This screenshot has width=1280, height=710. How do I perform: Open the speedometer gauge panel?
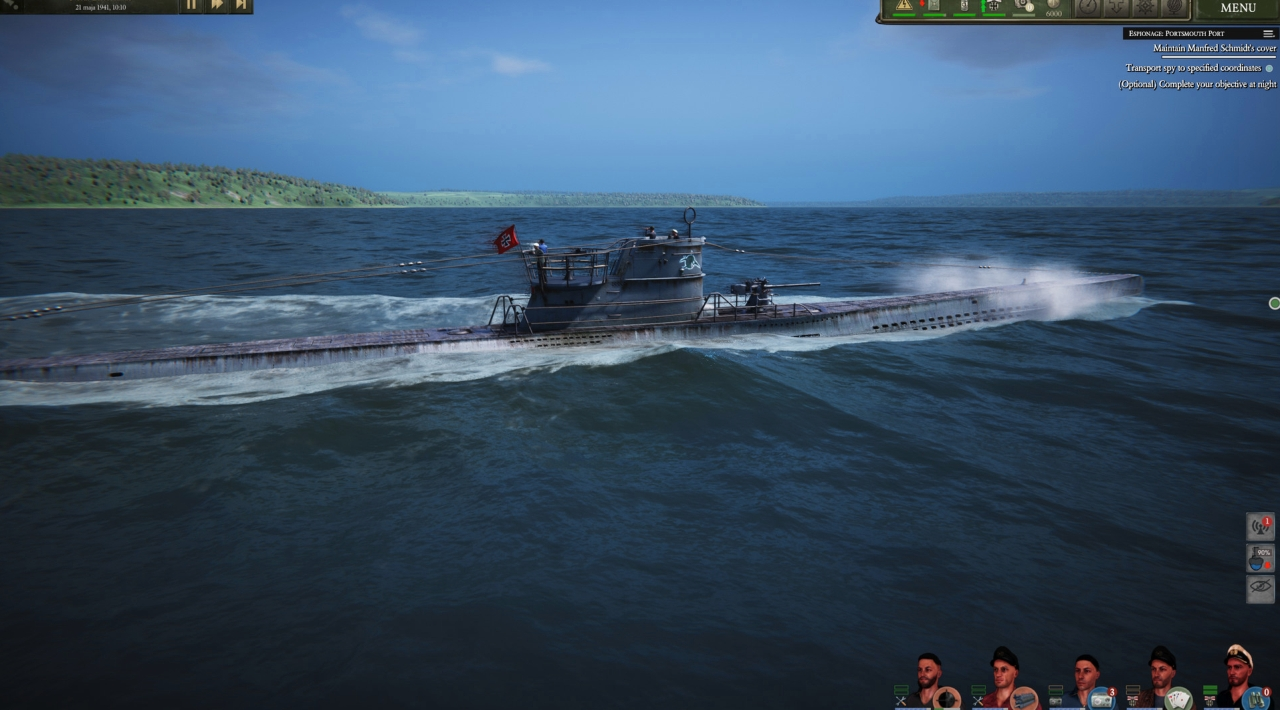[x=1087, y=7]
